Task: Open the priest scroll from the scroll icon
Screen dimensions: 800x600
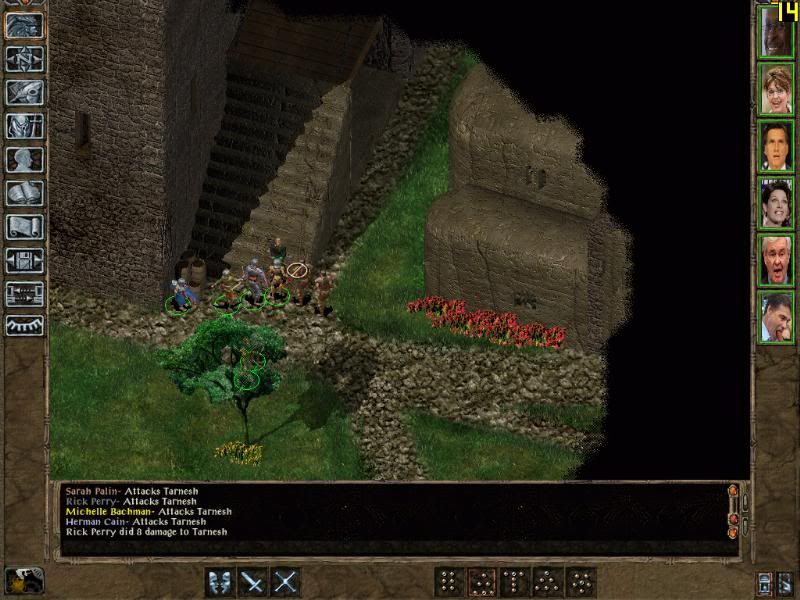Action: 25,226
